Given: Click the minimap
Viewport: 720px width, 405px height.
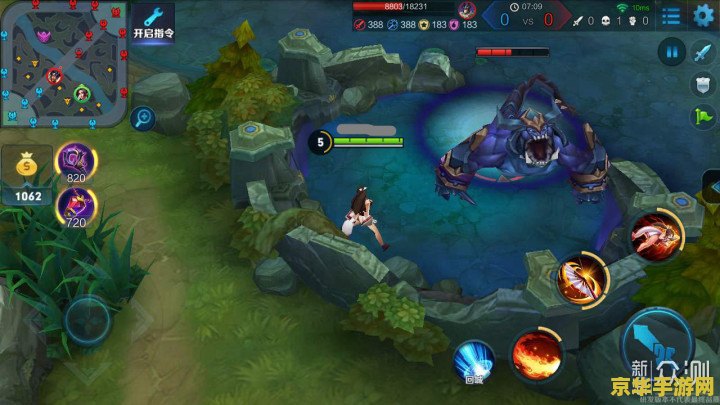Looking at the screenshot, I should (62, 63).
